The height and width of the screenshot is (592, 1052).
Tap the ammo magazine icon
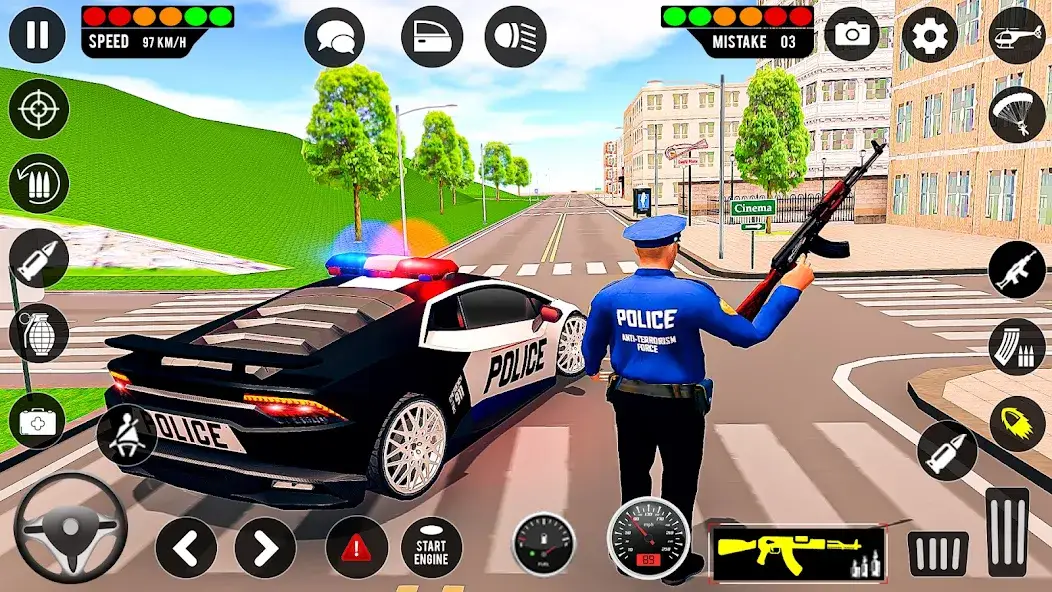coord(1016,346)
